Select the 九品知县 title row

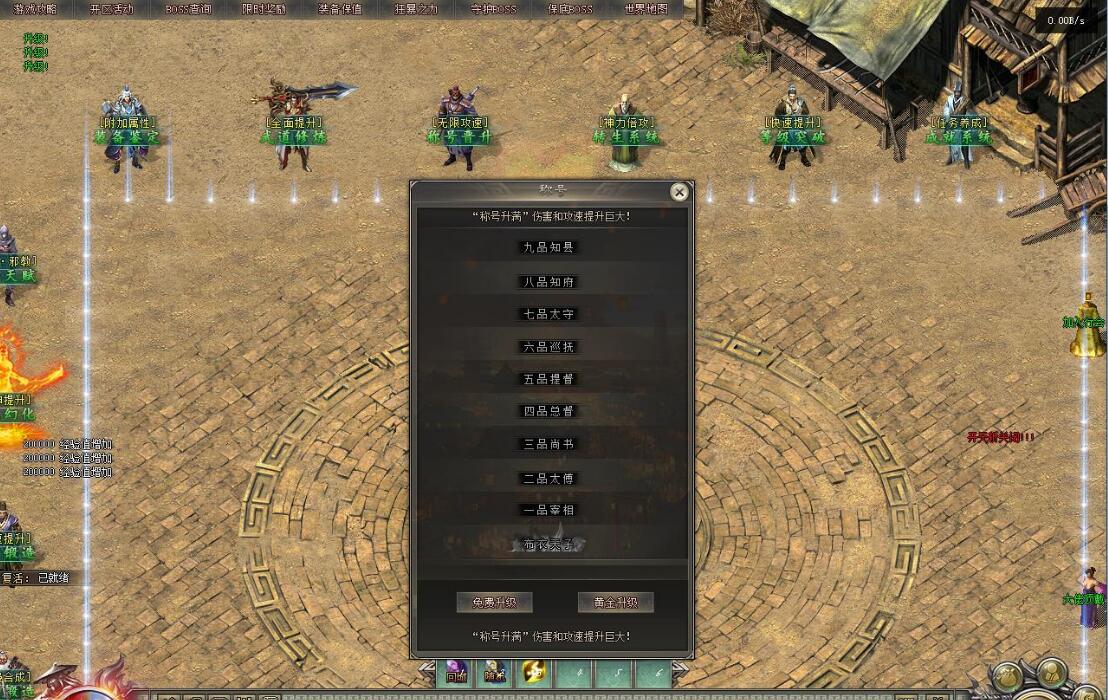point(550,247)
